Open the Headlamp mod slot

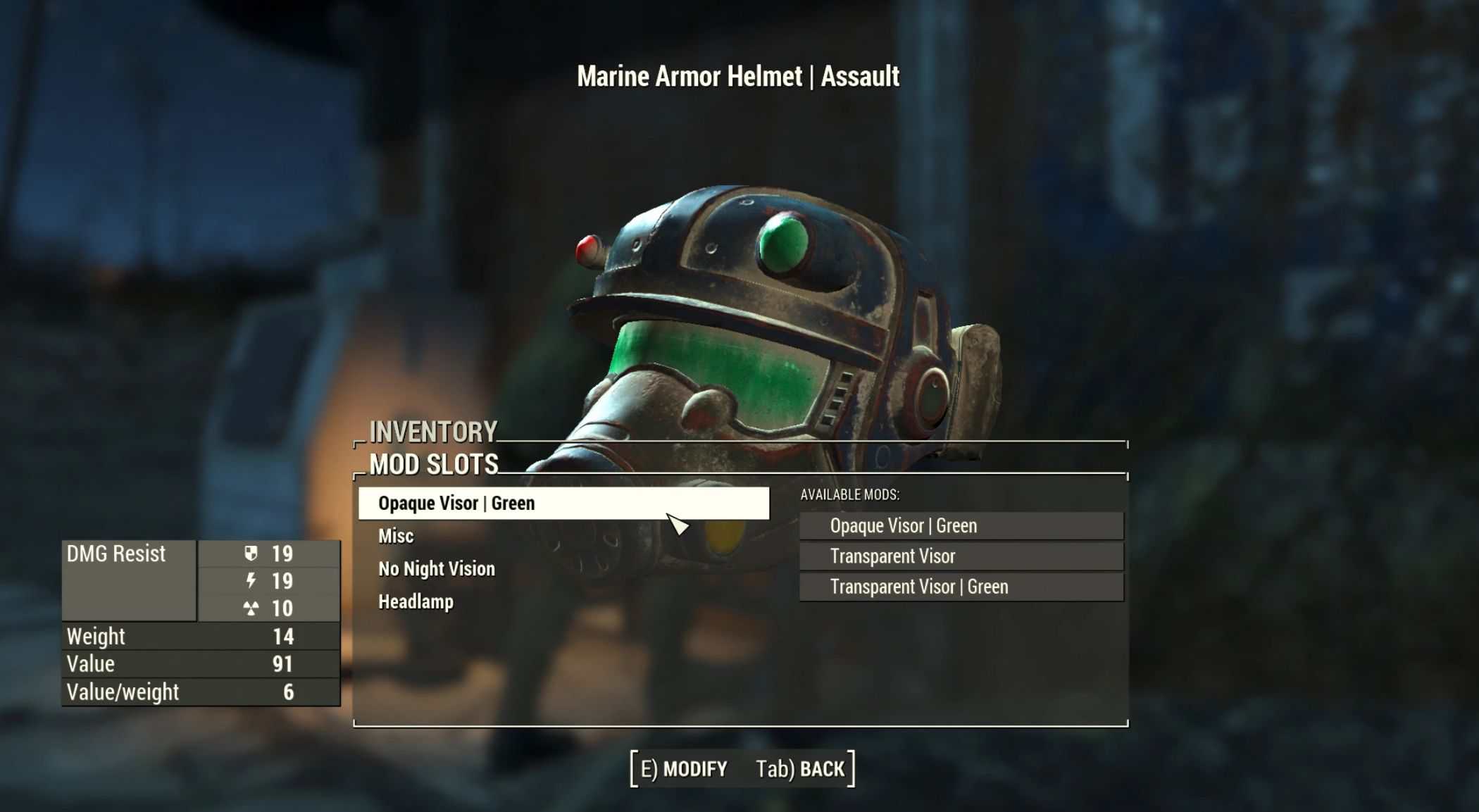point(416,602)
